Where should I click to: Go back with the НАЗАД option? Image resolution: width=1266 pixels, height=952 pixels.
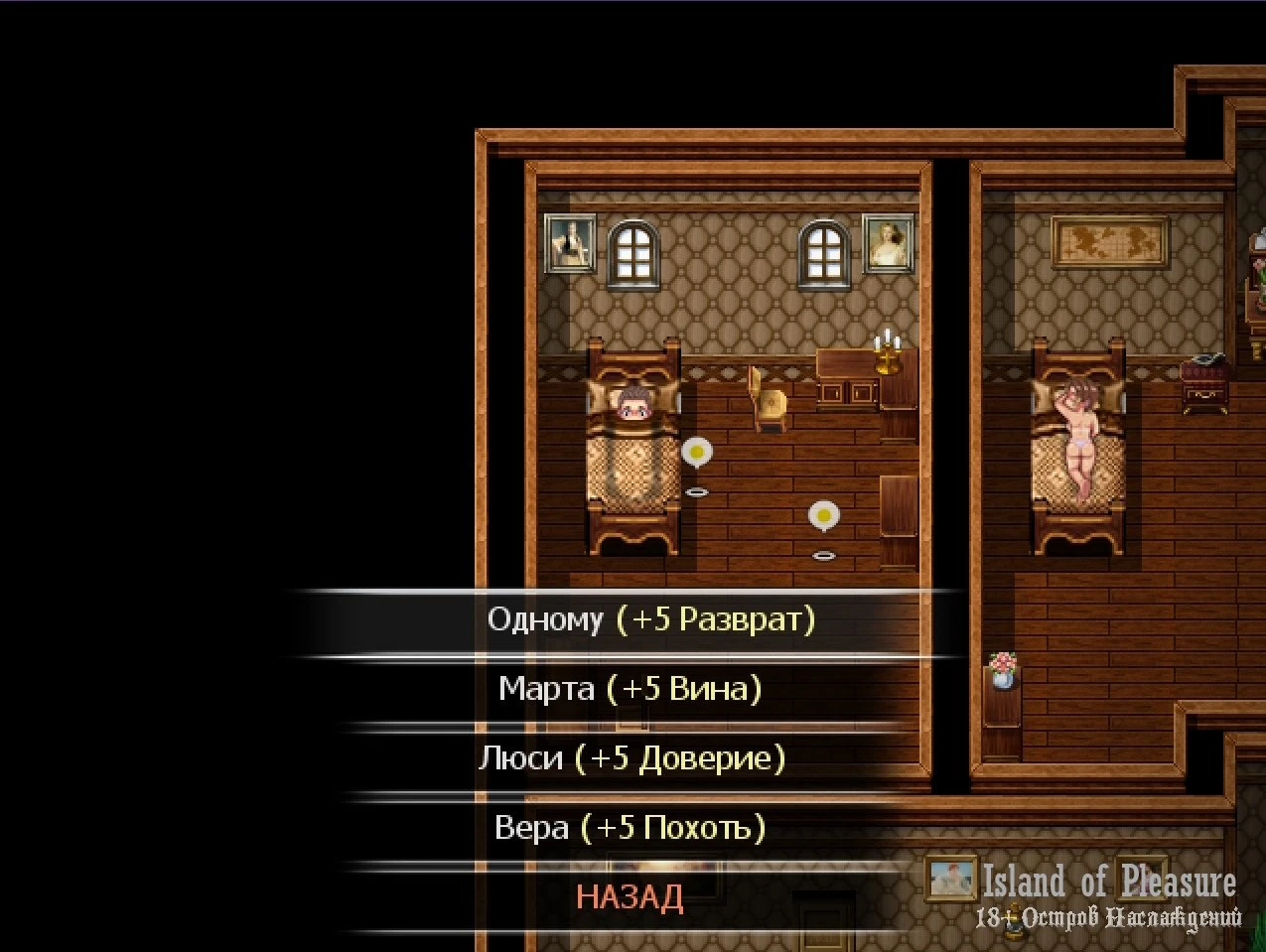coord(630,897)
